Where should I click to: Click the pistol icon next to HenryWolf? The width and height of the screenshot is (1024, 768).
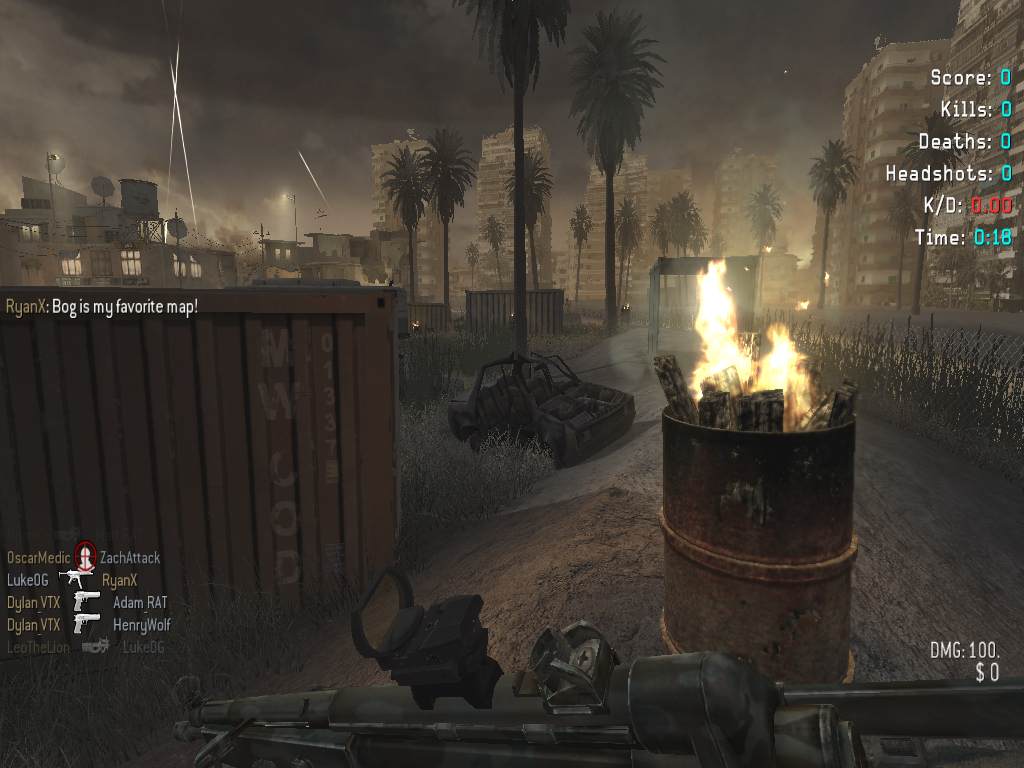pos(87,623)
